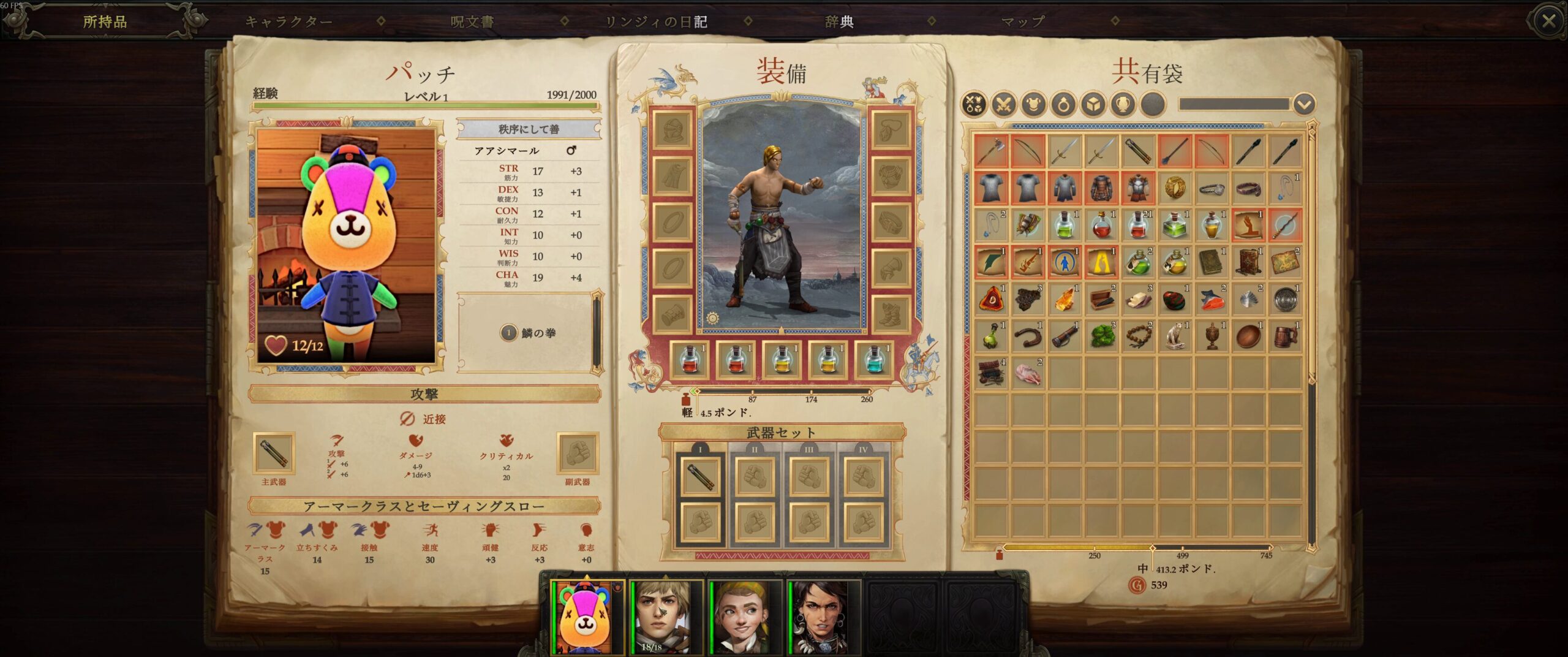Select the battle axe in shared bag
The image size is (1568, 657).
click(991, 151)
